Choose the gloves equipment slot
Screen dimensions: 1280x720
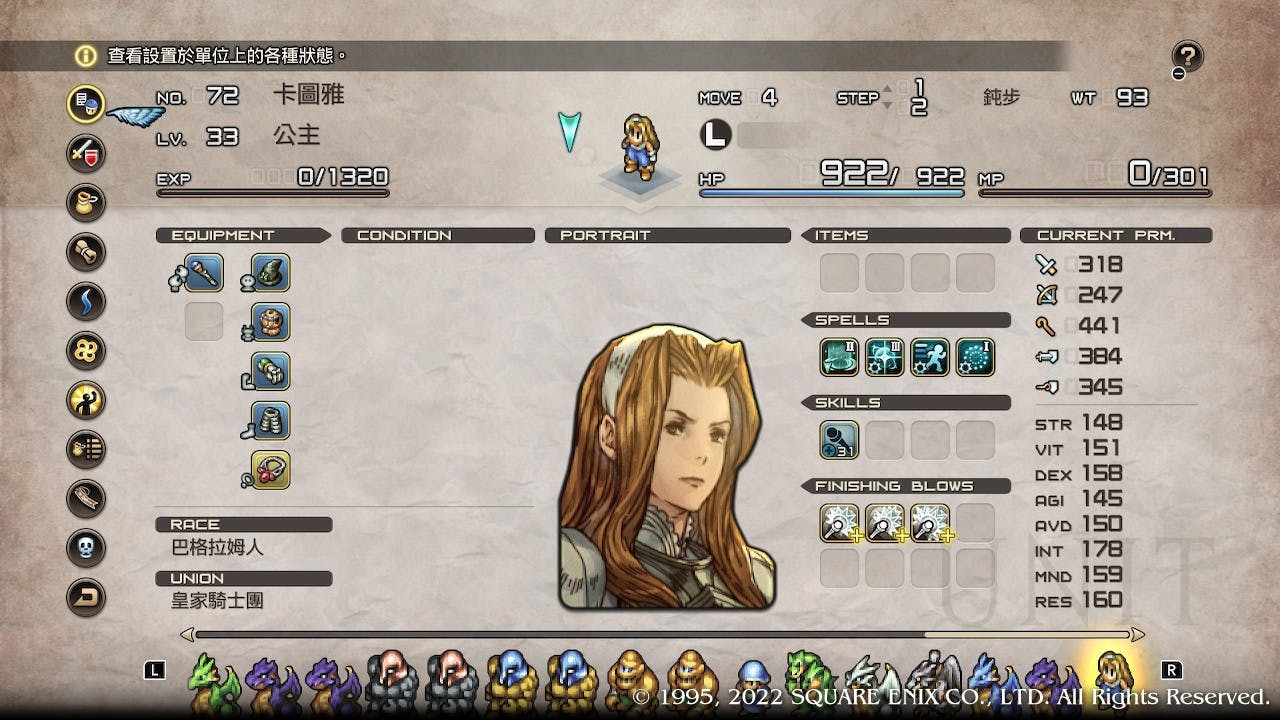270,371
